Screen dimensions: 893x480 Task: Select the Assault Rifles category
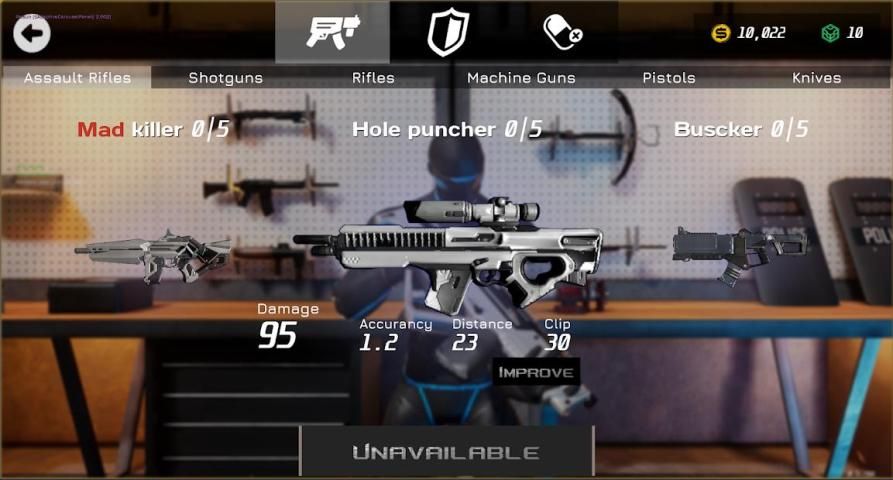point(77,78)
